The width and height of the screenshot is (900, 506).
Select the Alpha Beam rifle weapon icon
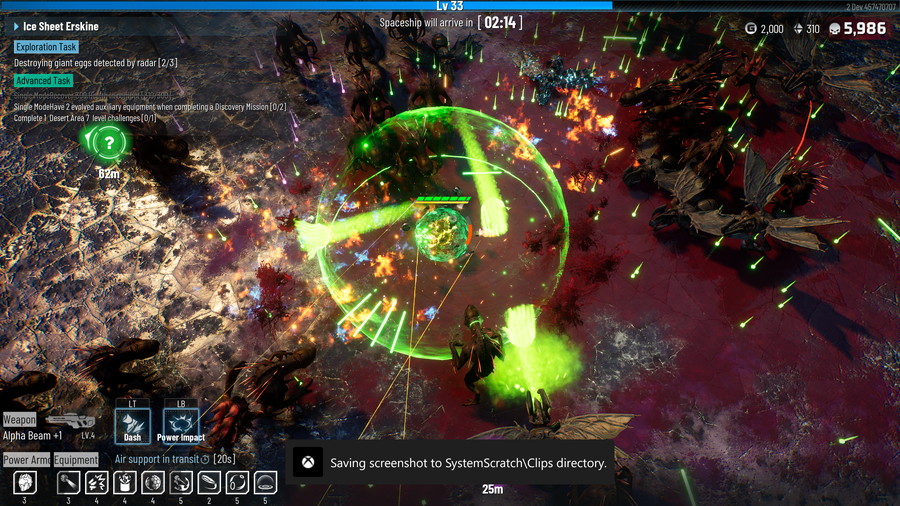pyautogui.click(x=71, y=422)
